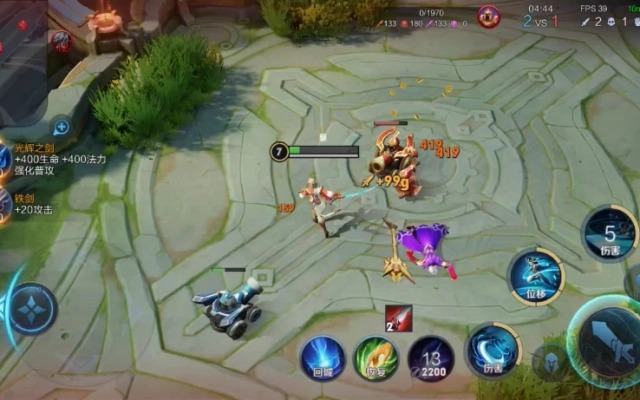Use the 恢复 restore skill

click(375, 357)
